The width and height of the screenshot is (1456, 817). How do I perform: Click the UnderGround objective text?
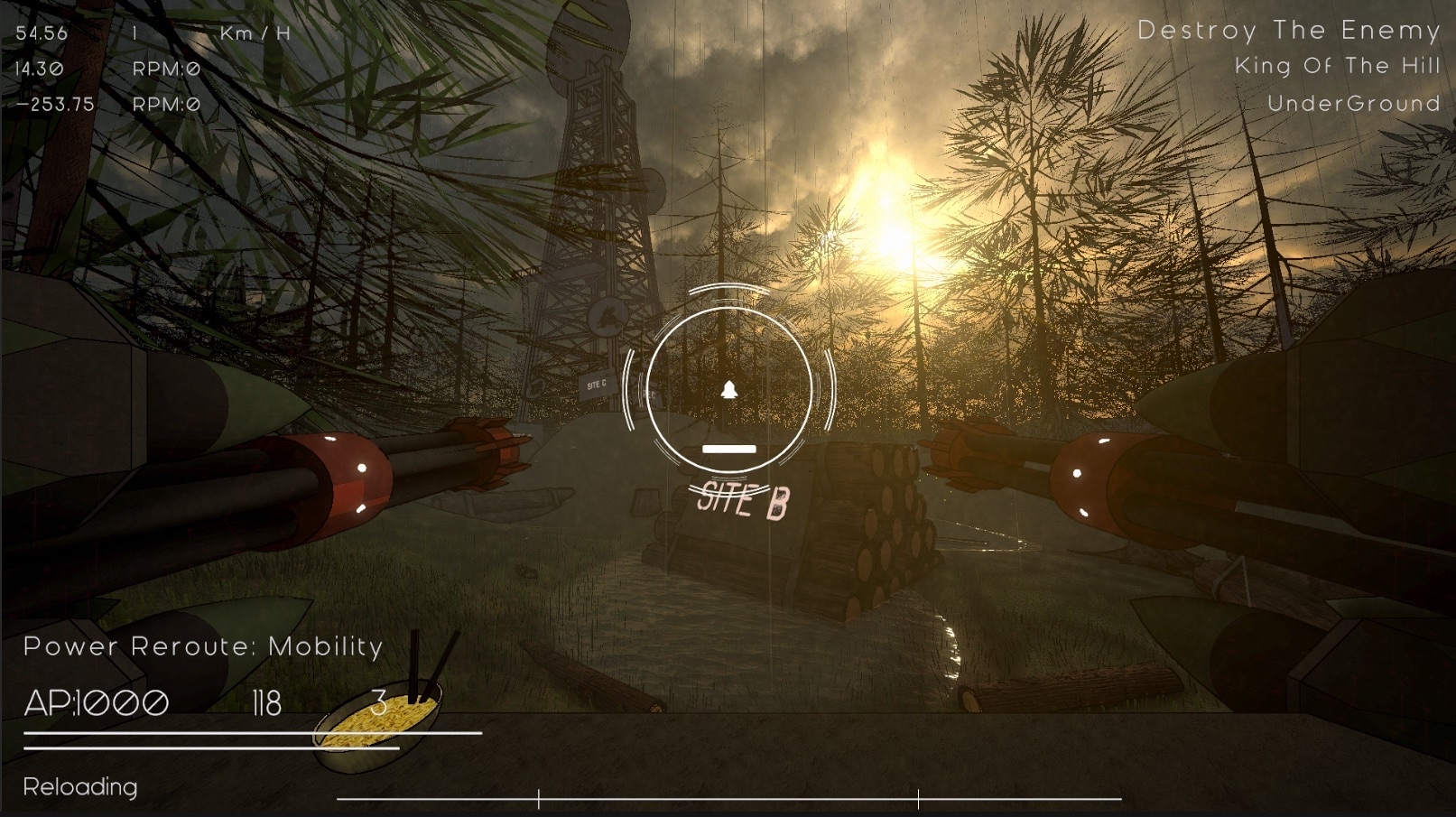click(x=1353, y=104)
